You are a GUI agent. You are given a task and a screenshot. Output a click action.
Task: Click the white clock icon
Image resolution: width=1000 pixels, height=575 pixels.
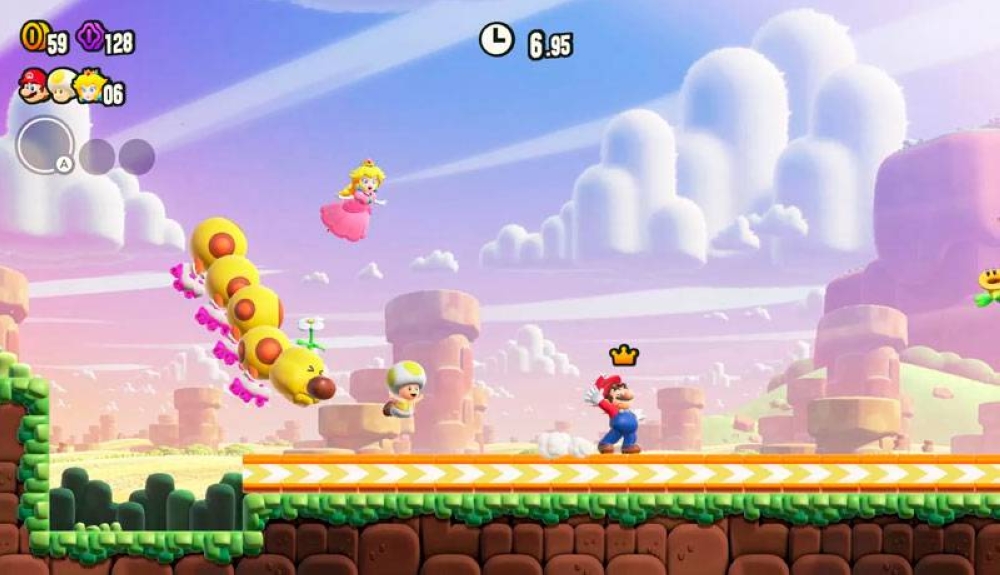tap(496, 40)
